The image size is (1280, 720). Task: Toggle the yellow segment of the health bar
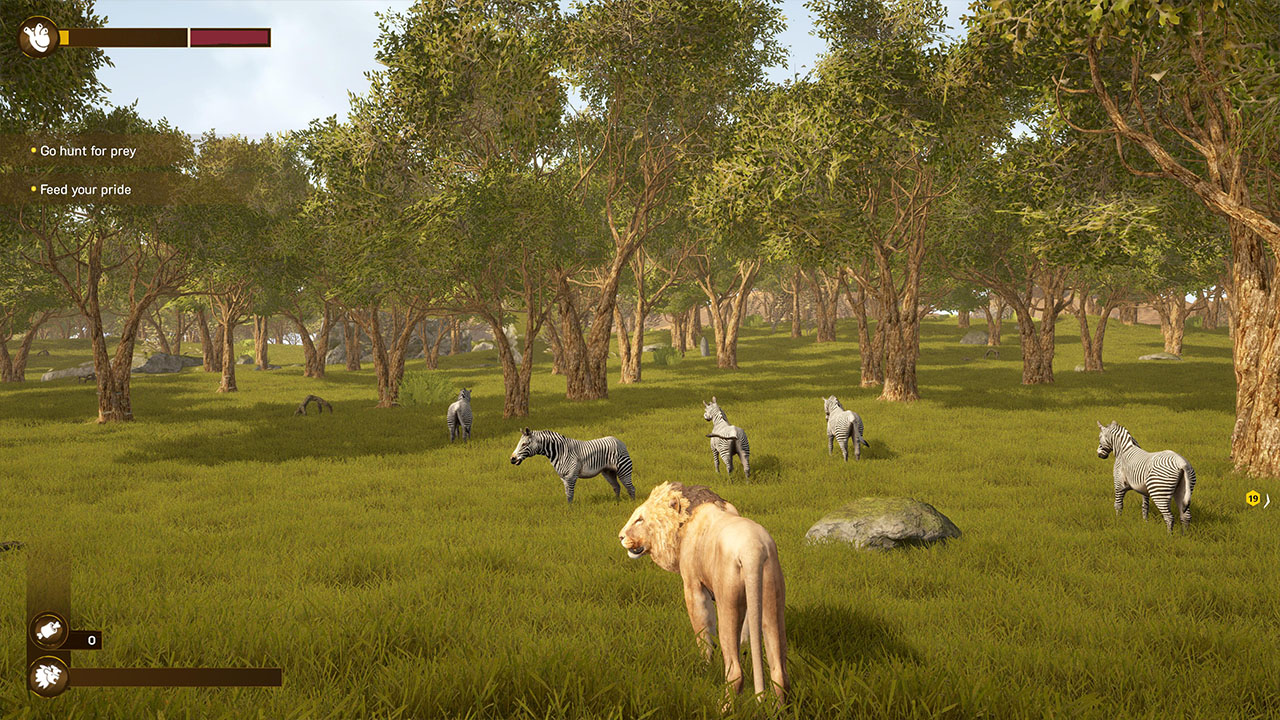[64, 38]
